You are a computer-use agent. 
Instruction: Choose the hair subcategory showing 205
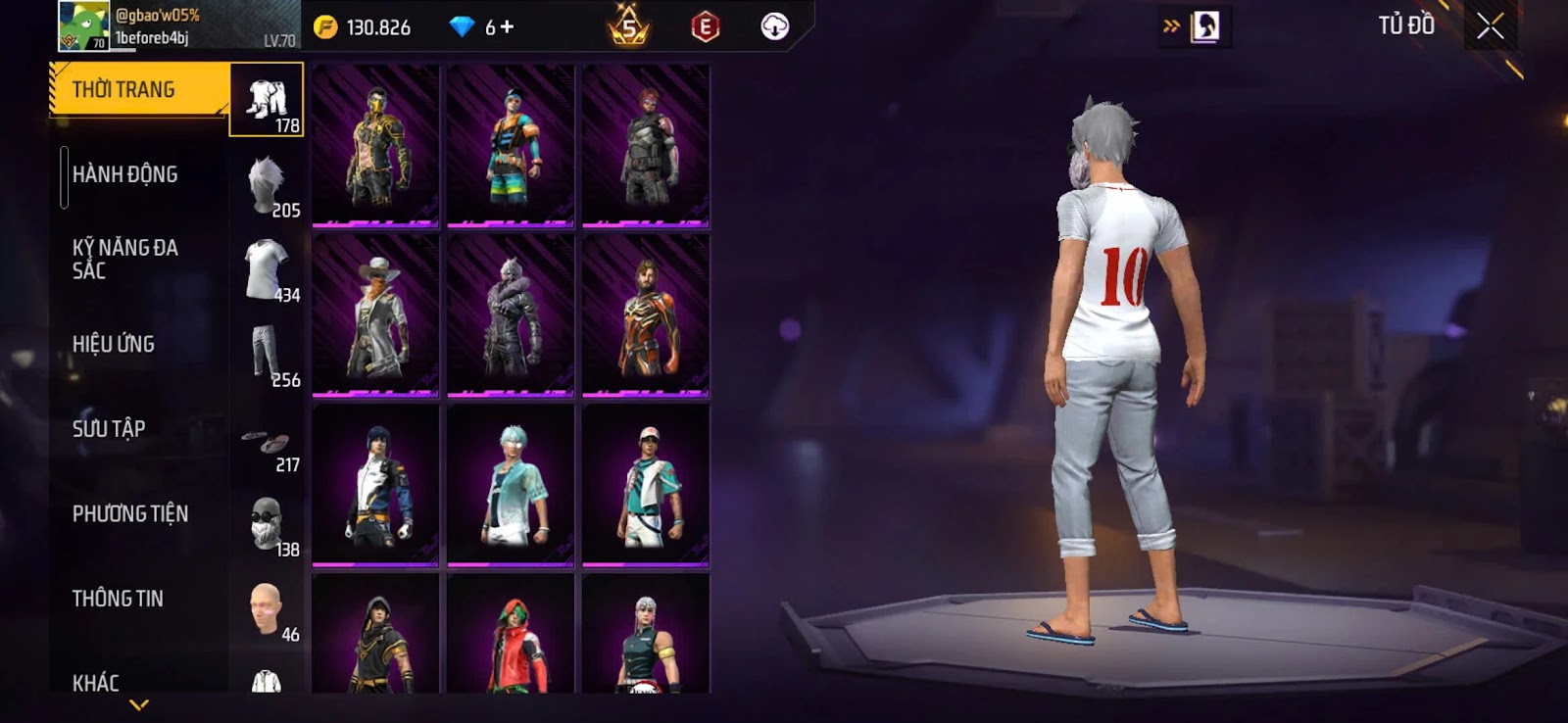(x=267, y=185)
